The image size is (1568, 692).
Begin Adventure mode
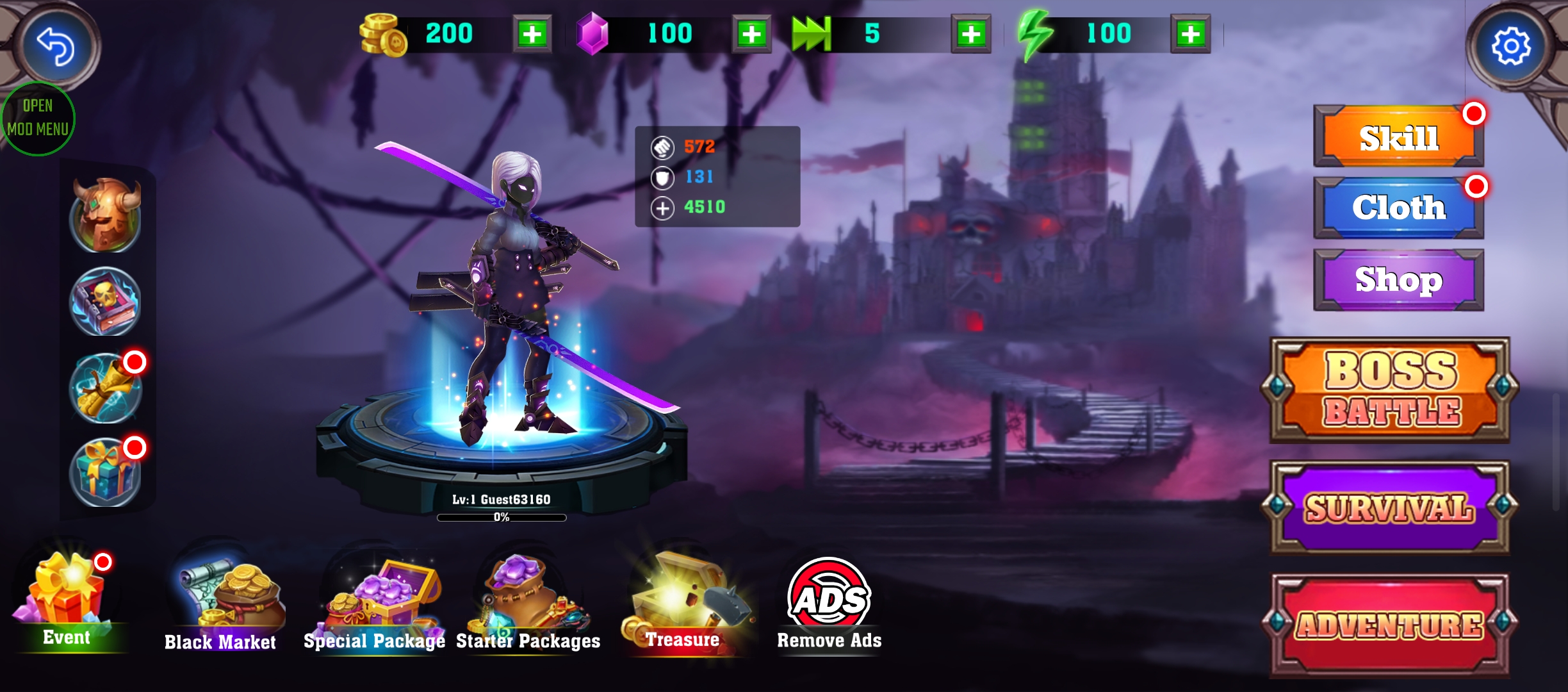pos(1391,625)
